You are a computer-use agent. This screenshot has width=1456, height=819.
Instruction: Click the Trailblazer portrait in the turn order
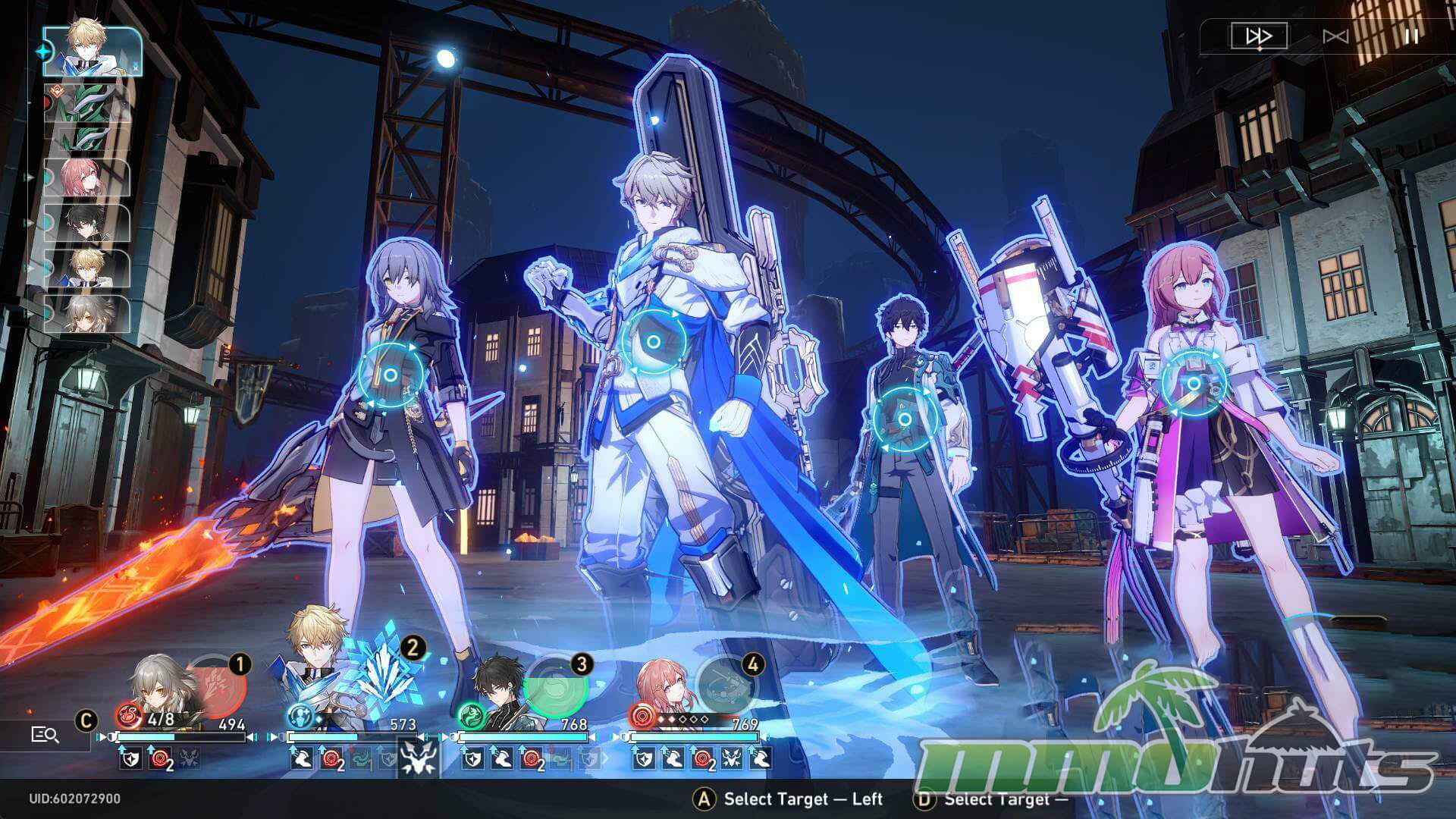click(86, 313)
